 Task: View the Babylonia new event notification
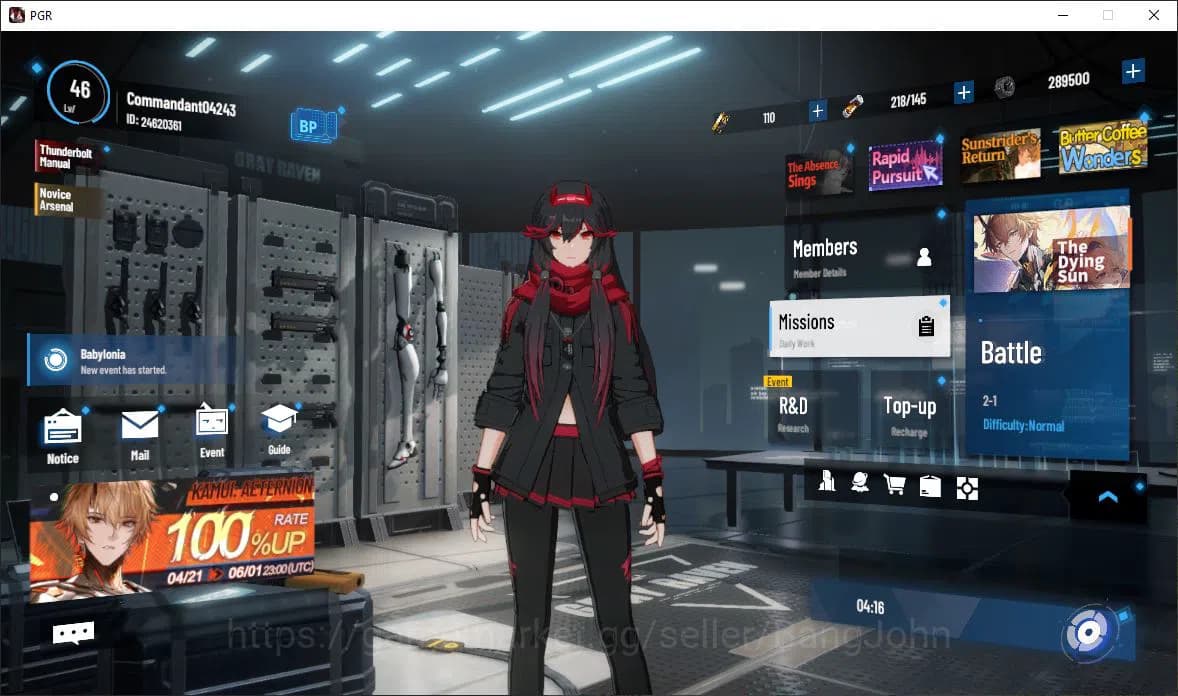(130, 361)
